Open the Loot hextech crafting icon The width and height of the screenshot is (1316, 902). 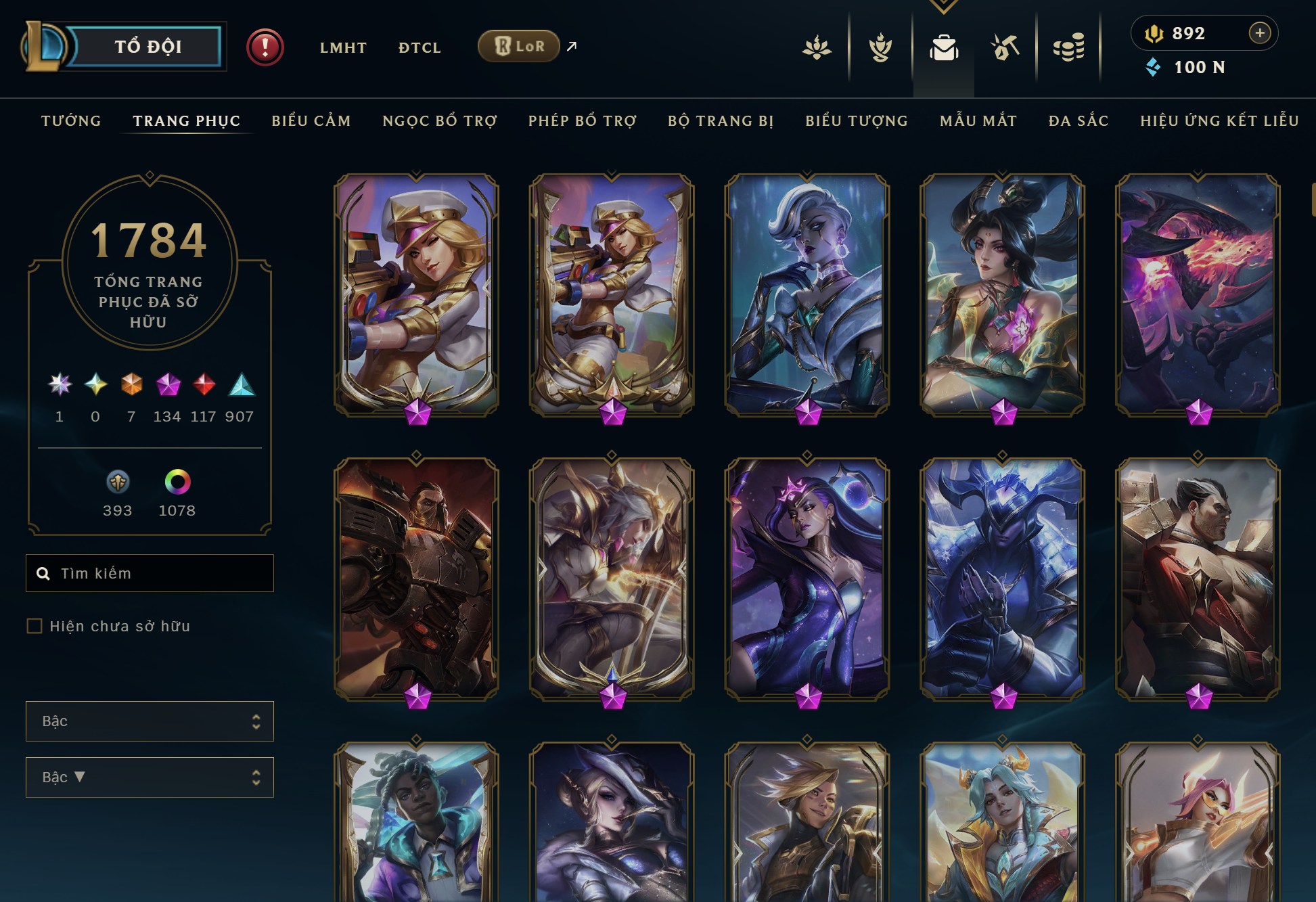coord(1003,47)
